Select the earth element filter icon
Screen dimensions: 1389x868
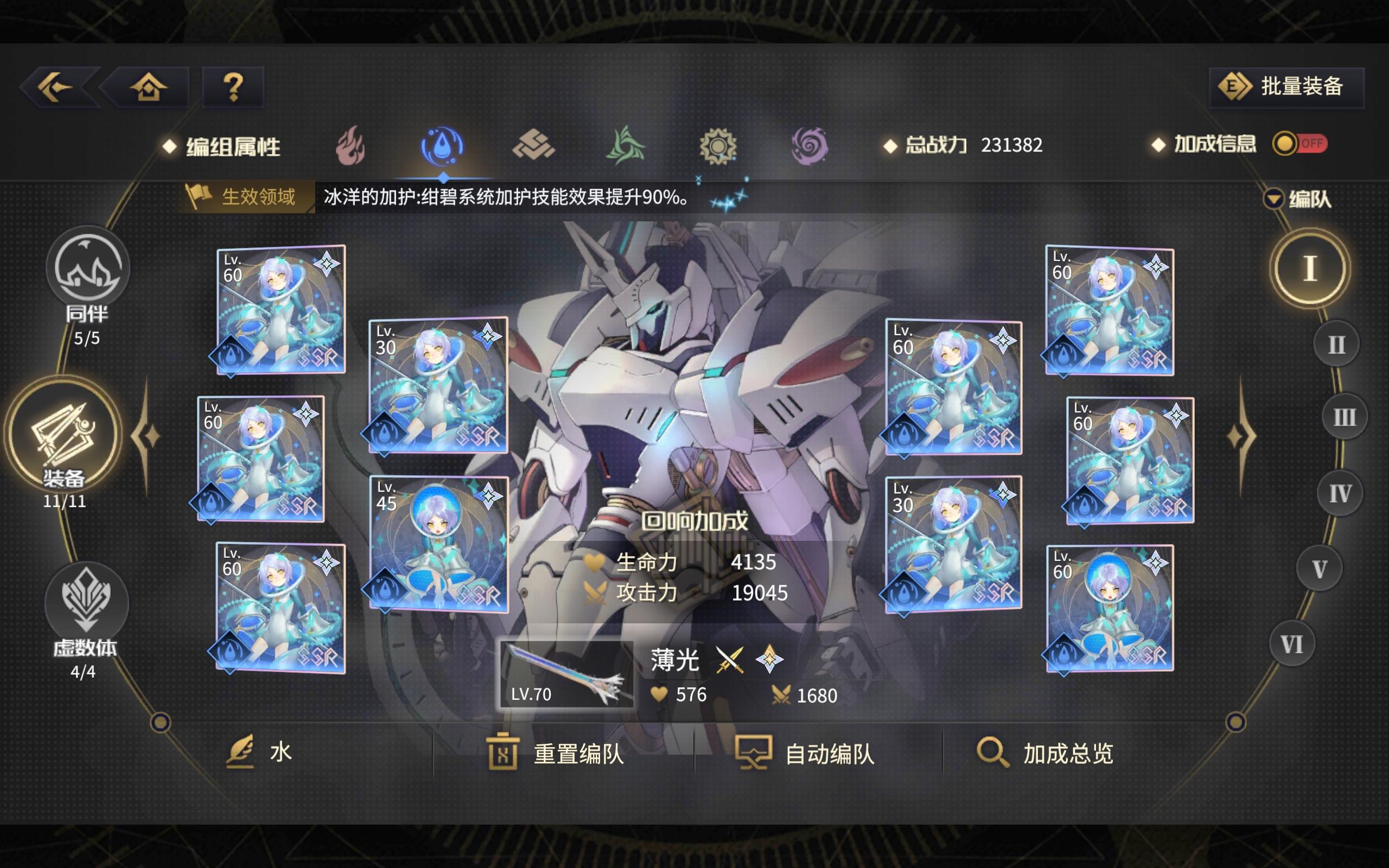point(534,145)
